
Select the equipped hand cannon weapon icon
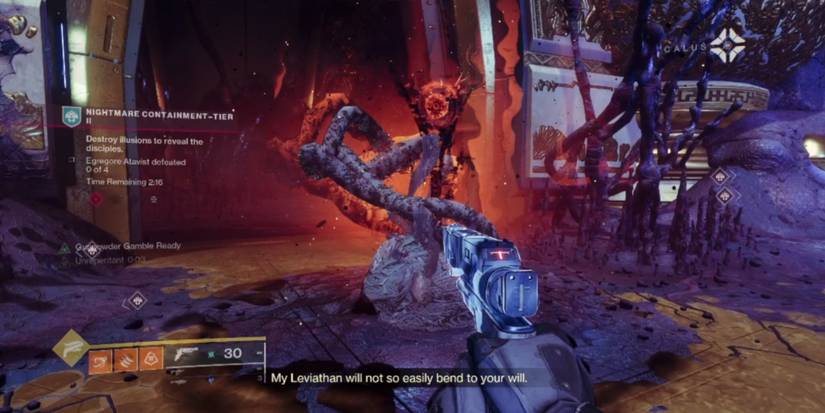(188, 355)
